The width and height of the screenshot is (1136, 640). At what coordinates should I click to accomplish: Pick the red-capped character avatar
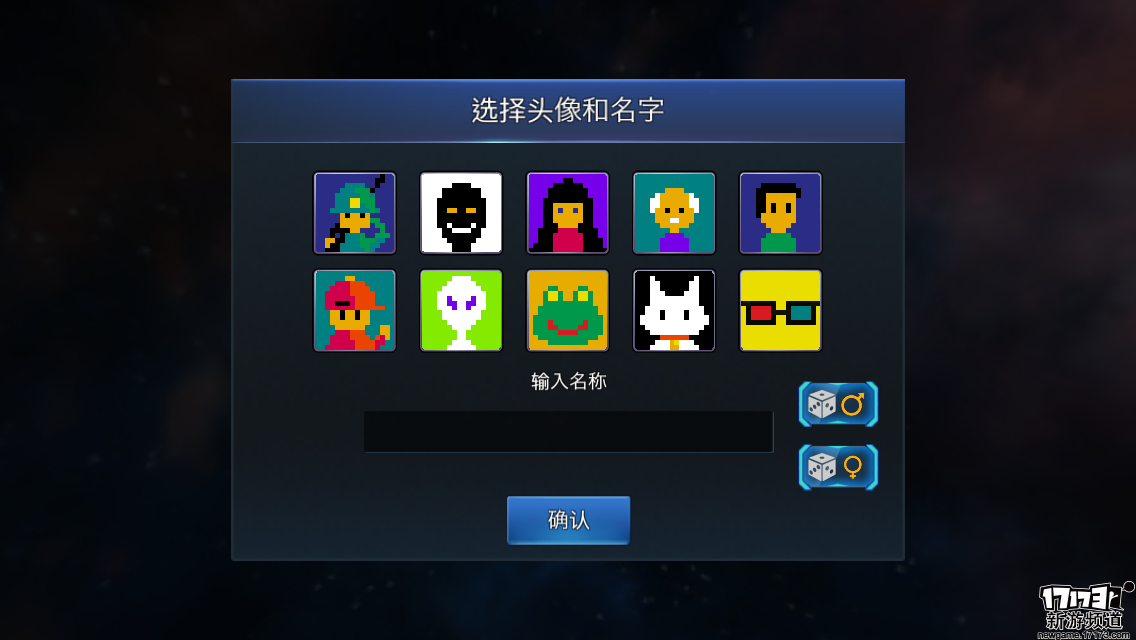[355, 310]
